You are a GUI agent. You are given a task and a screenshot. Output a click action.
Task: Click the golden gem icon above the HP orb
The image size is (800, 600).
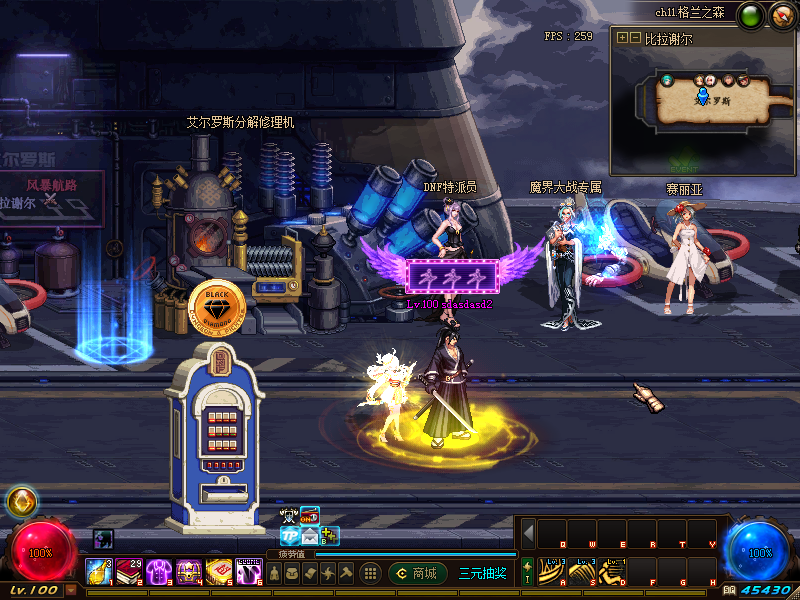tap(21, 501)
